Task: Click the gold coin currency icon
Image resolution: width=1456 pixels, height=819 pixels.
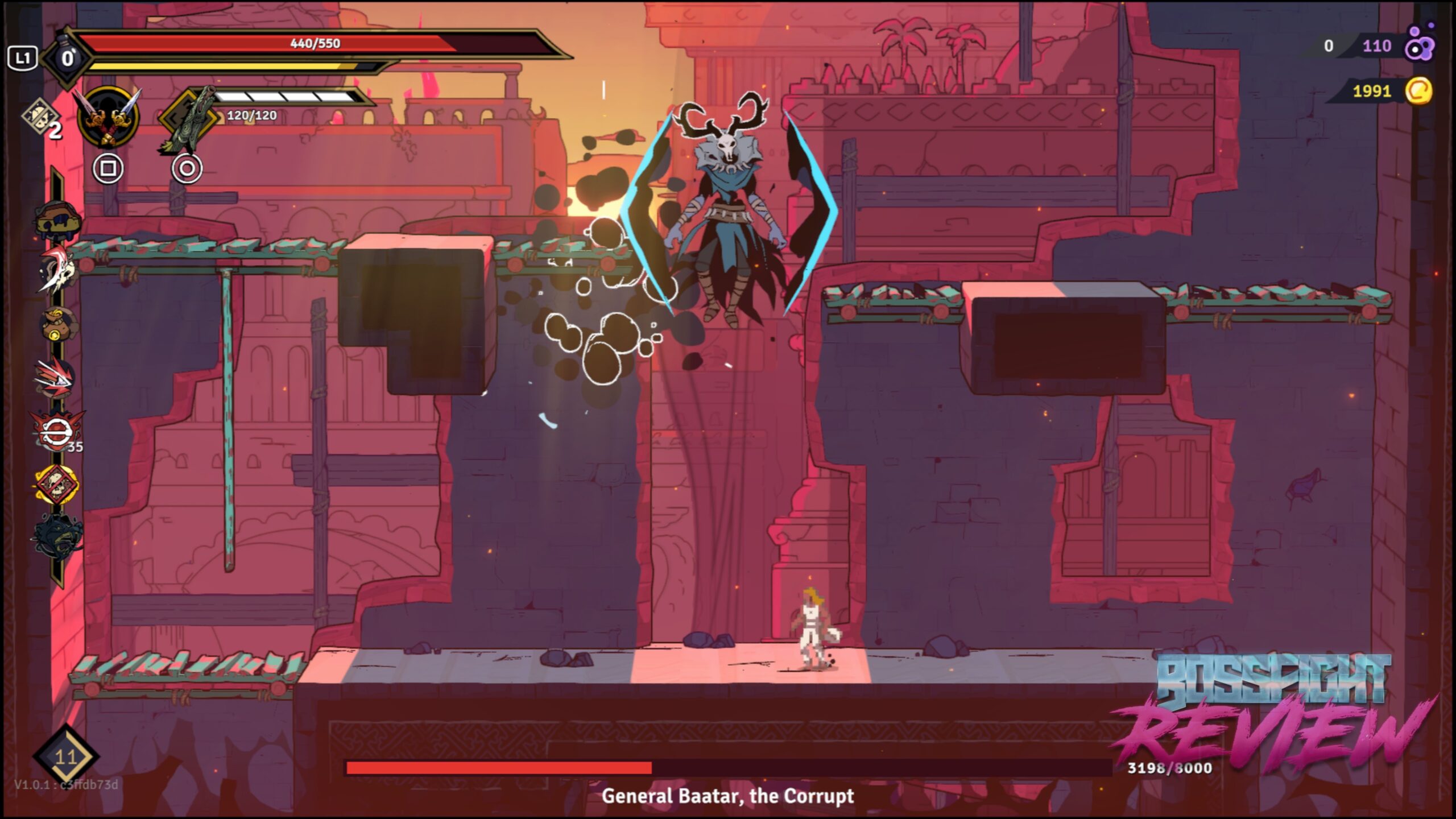Action: tap(1418, 91)
